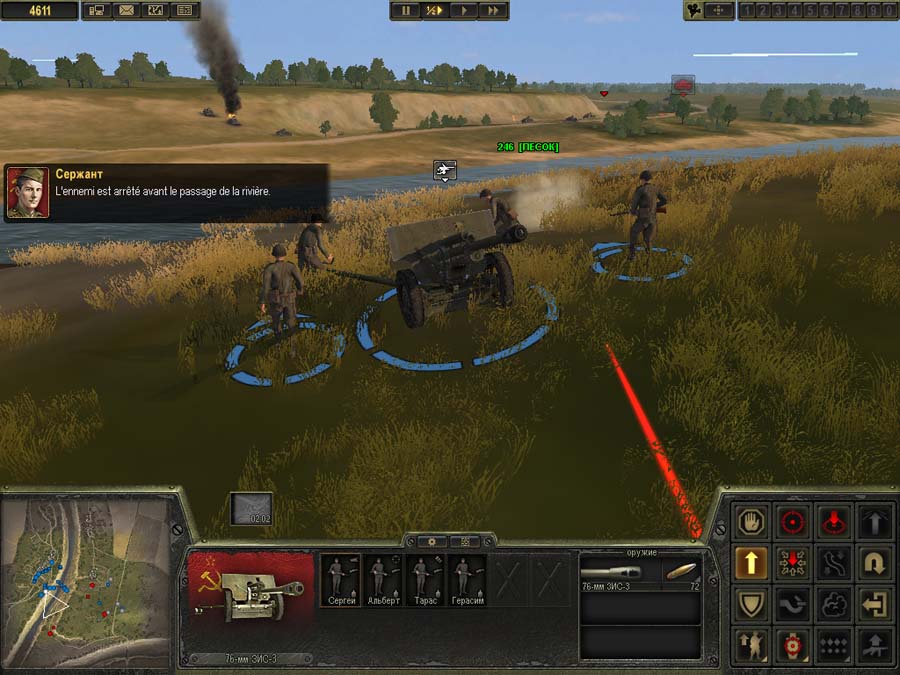Image resolution: width=900 pixels, height=675 pixels.
Task: Choose the shell ammunition type icon
Action: pyautogui.click(x=682, y=571)
